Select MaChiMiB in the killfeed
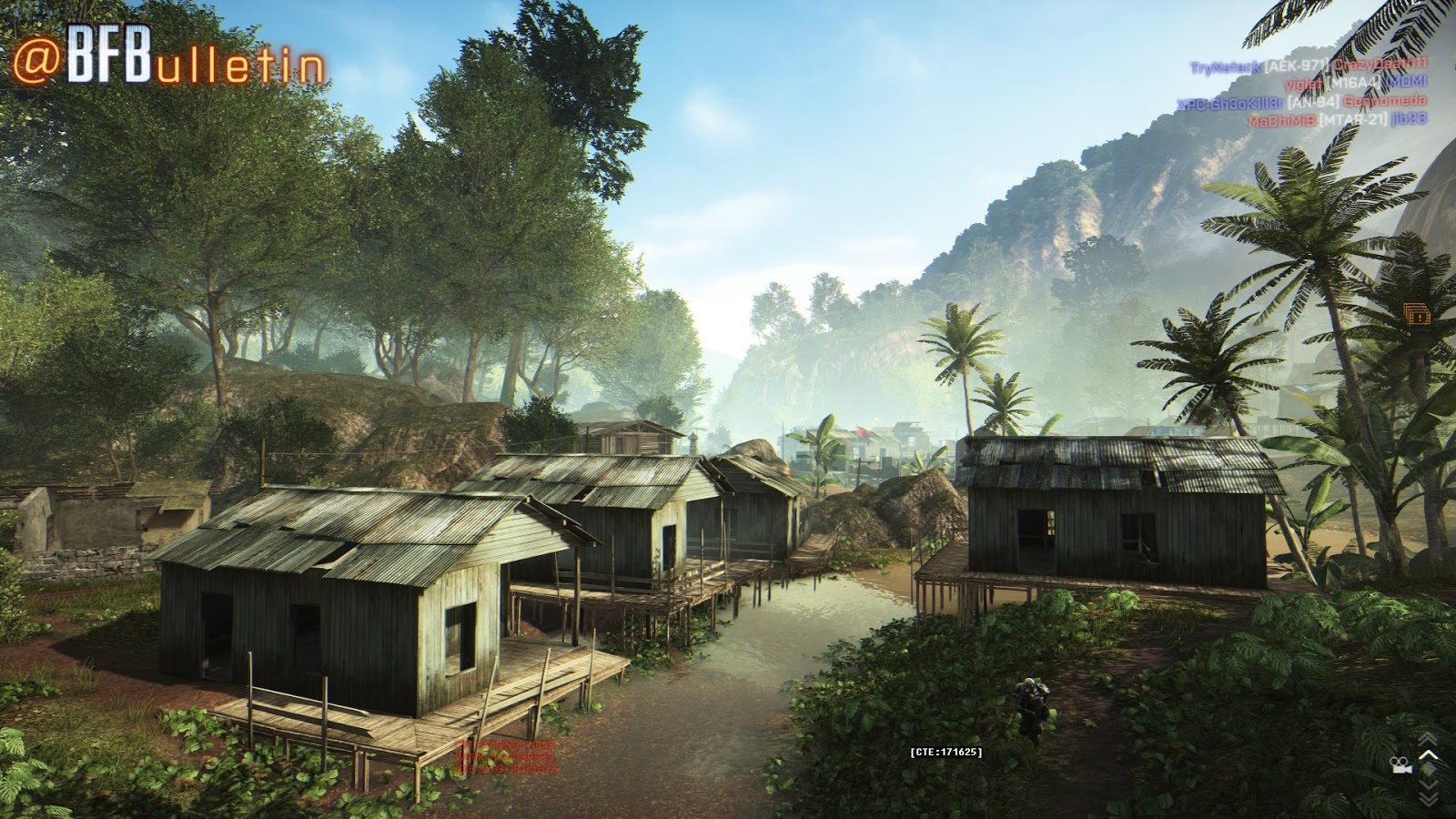 (1279, 119)
